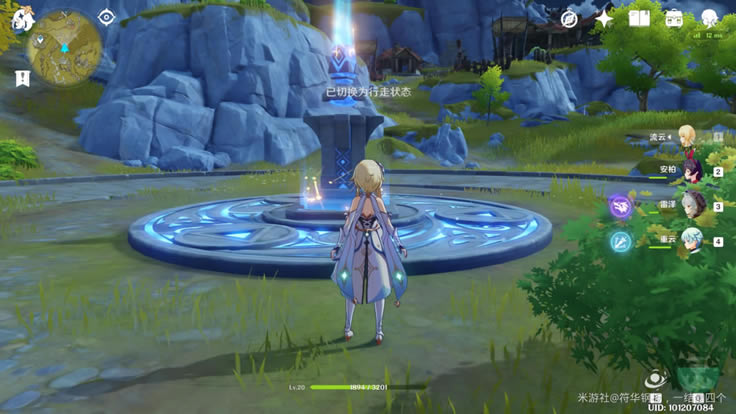Viewport: 736px width, 414px height.
Task: Open the compass events icon
Action: point(569,18)
